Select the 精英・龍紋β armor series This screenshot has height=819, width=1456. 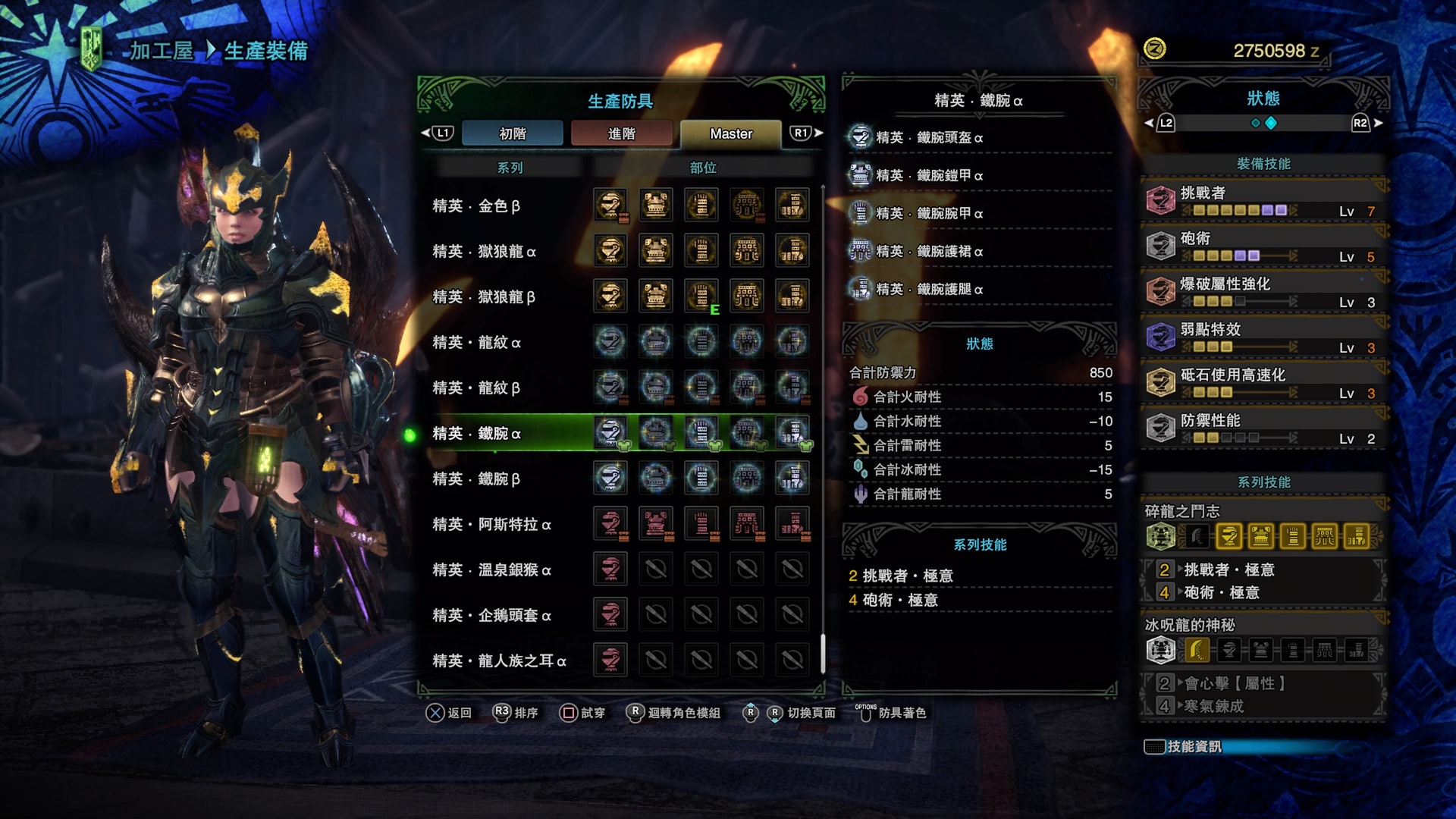tap(476, 388)
